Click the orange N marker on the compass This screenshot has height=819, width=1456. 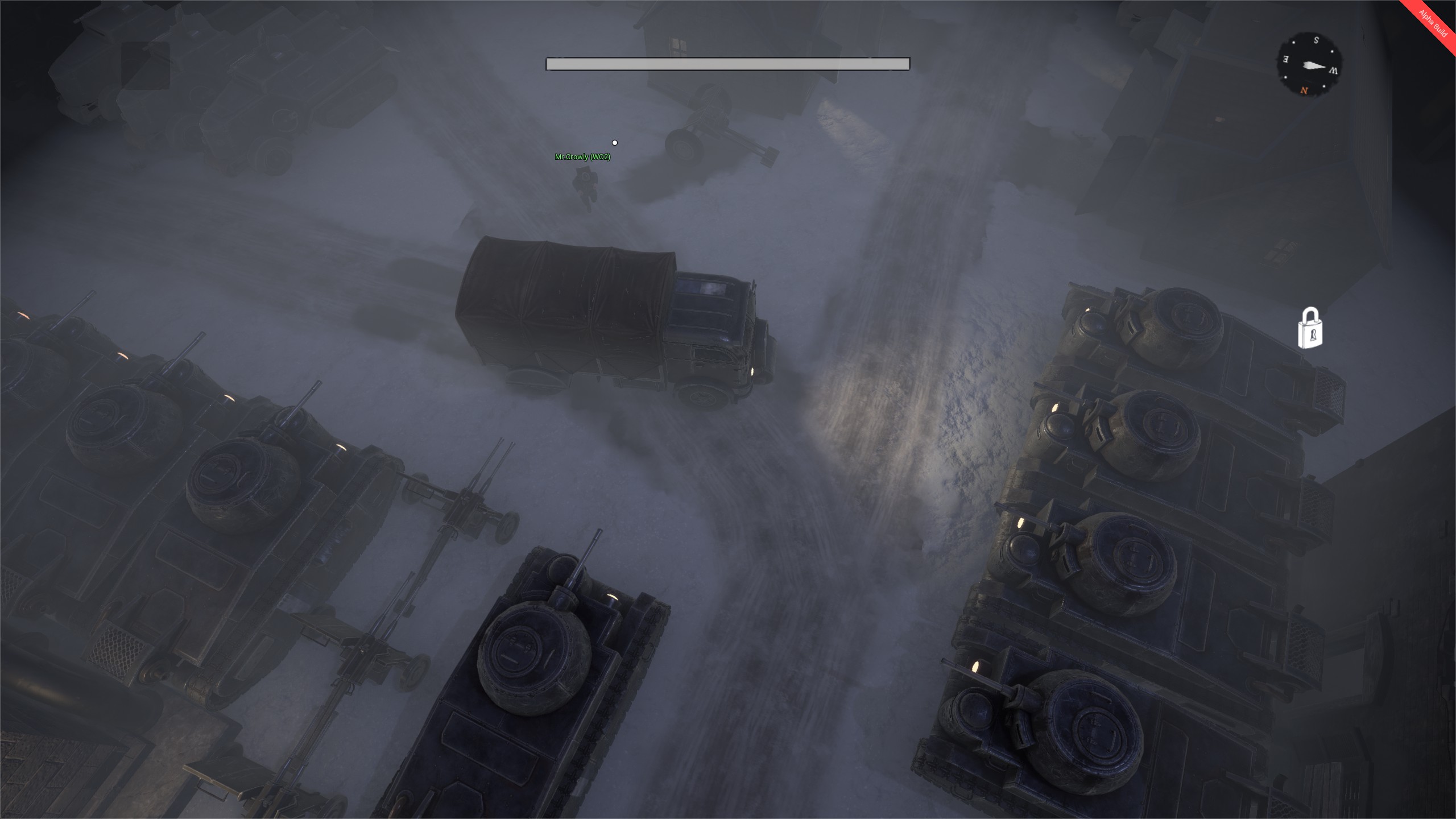[1304, 90]
